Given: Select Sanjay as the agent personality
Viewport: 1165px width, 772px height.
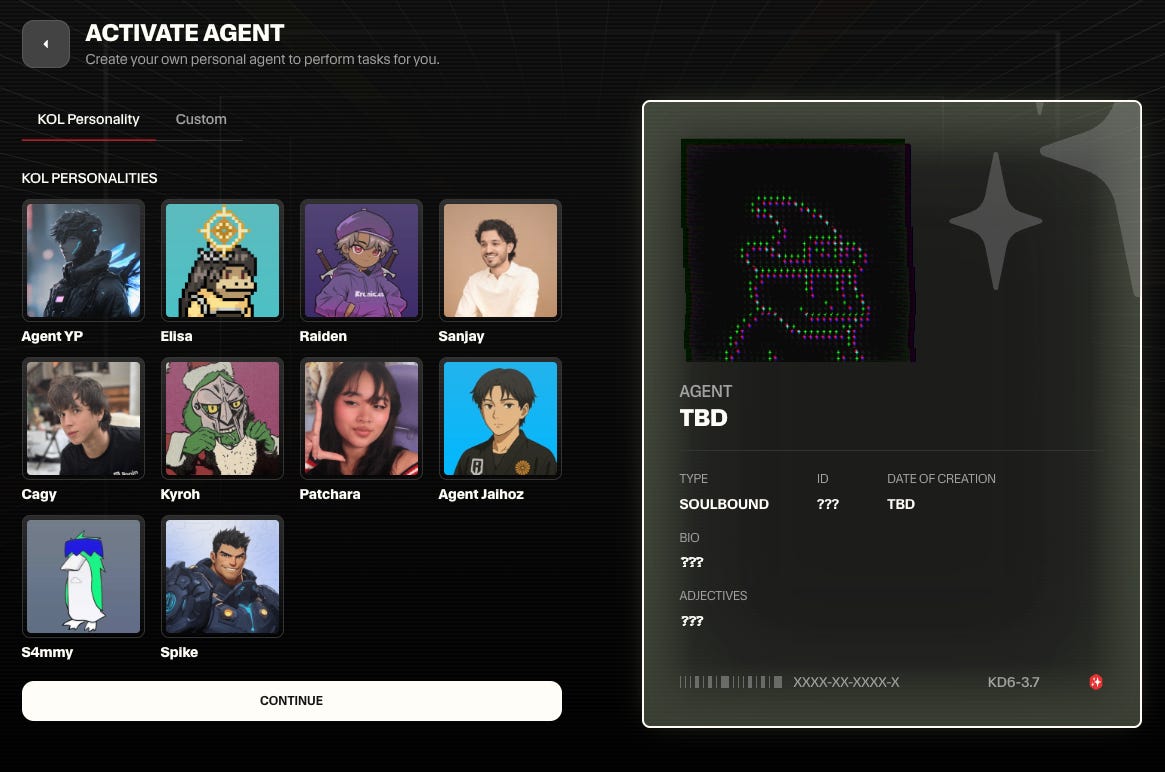Looking at the screenshot, I should [x=499, y=260].
